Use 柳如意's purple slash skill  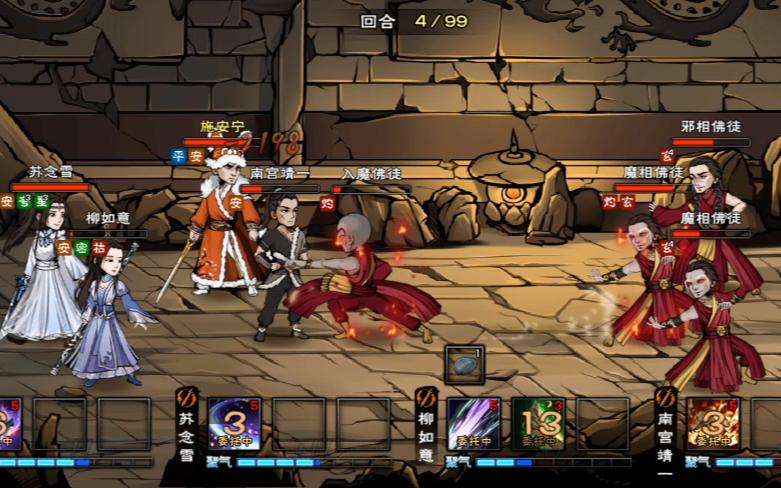point(473,423)
